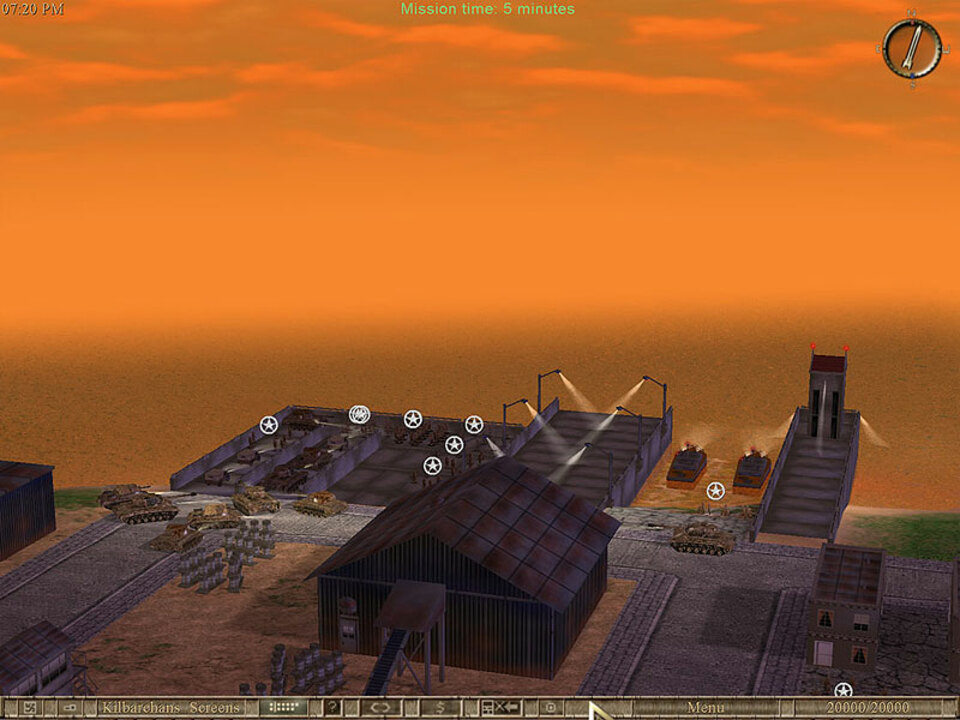Select the dotted formation button
The image size is (960, 720).
click(283, 708)
